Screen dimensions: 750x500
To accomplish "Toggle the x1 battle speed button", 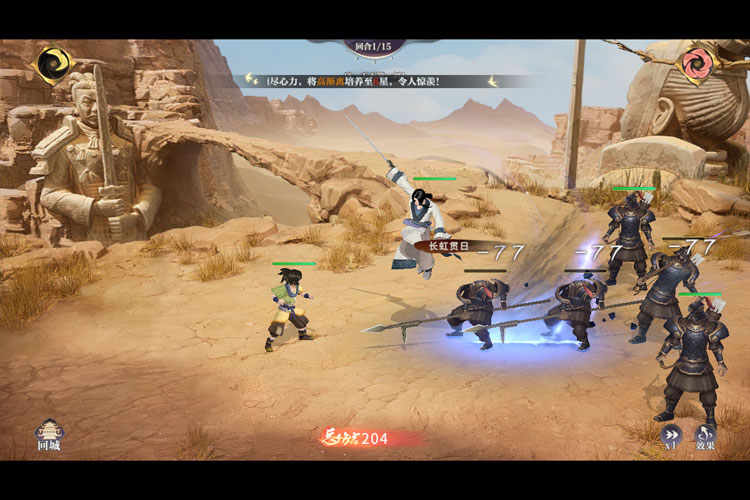I will [x=670, y=436].
